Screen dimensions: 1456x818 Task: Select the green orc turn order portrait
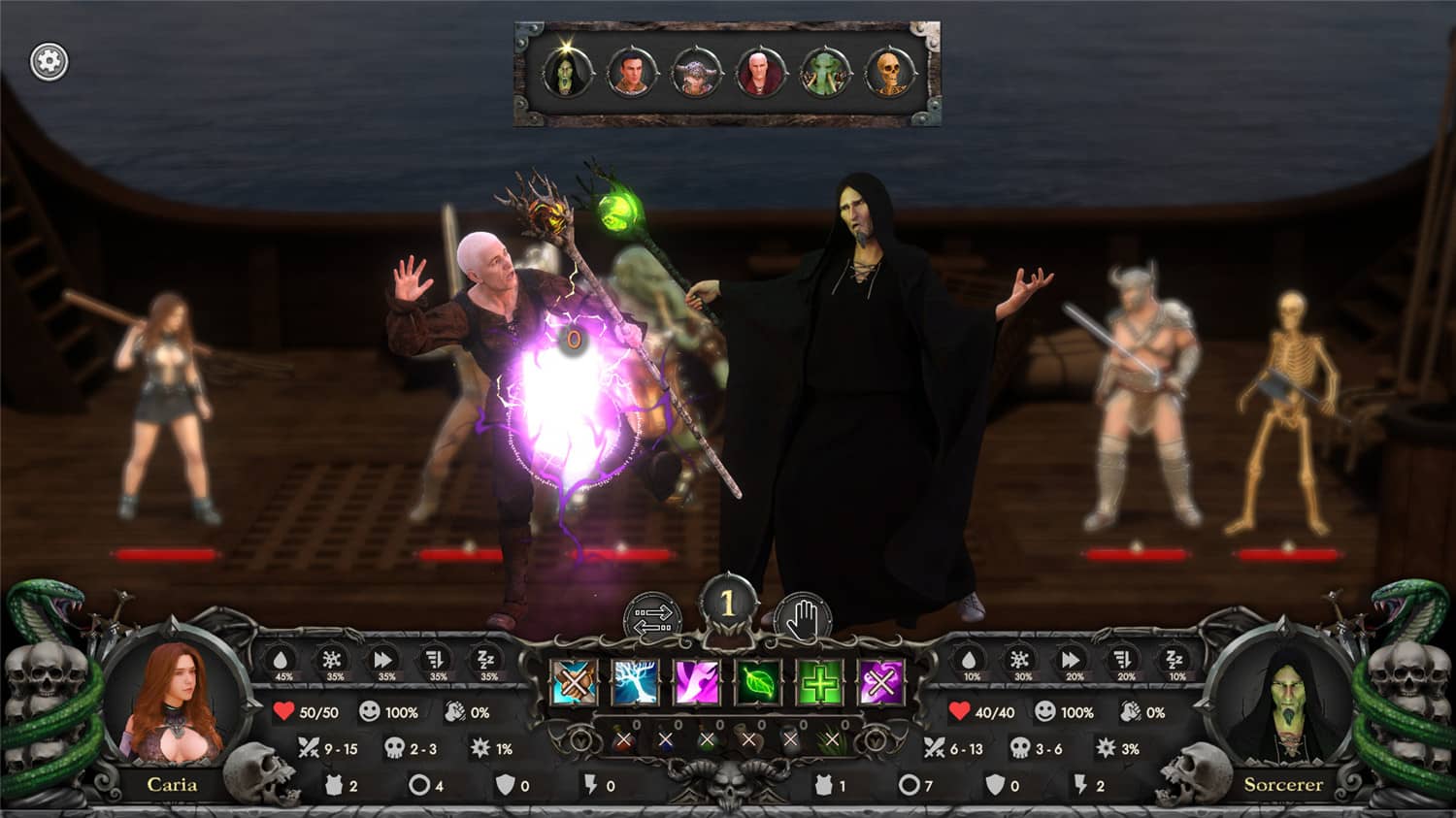825,74
